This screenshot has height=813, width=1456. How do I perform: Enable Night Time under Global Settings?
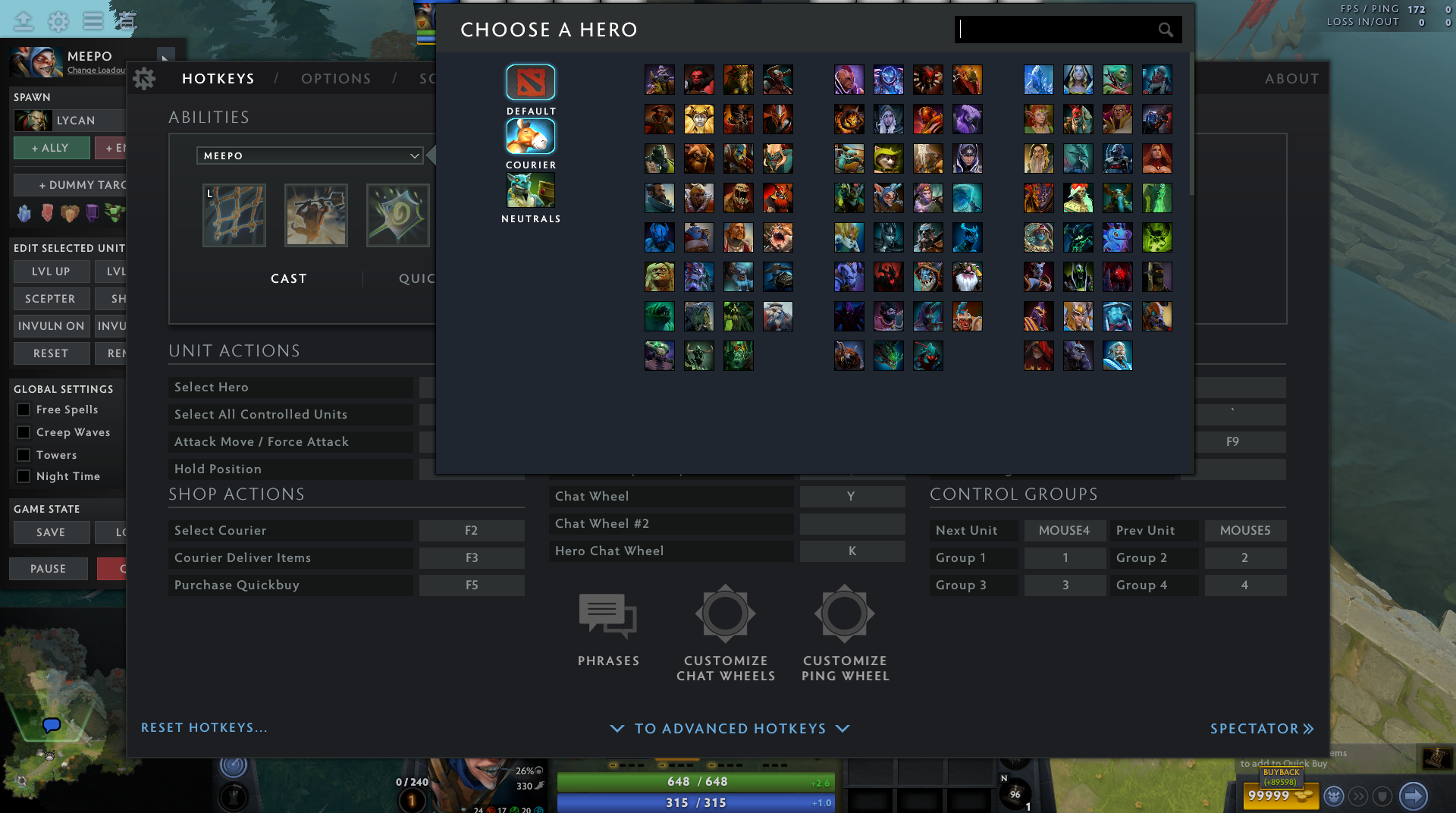23,476
